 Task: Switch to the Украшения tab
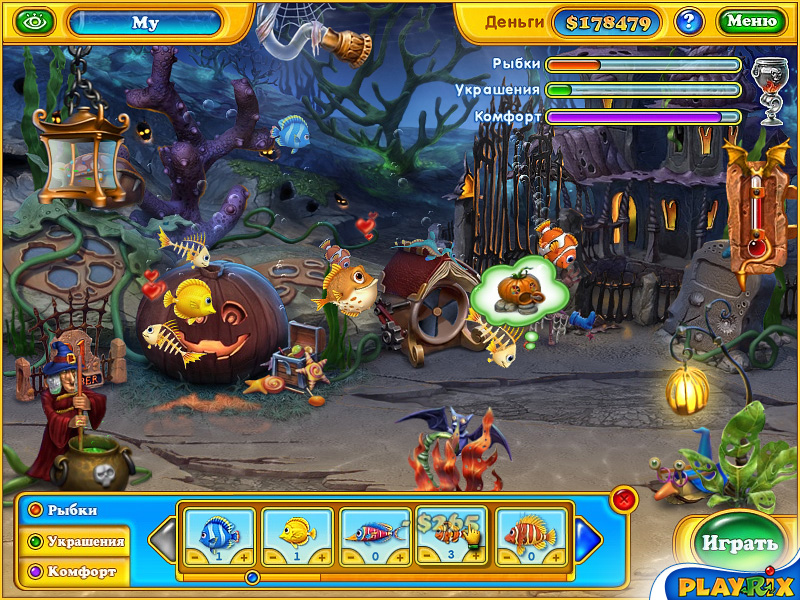76,542
